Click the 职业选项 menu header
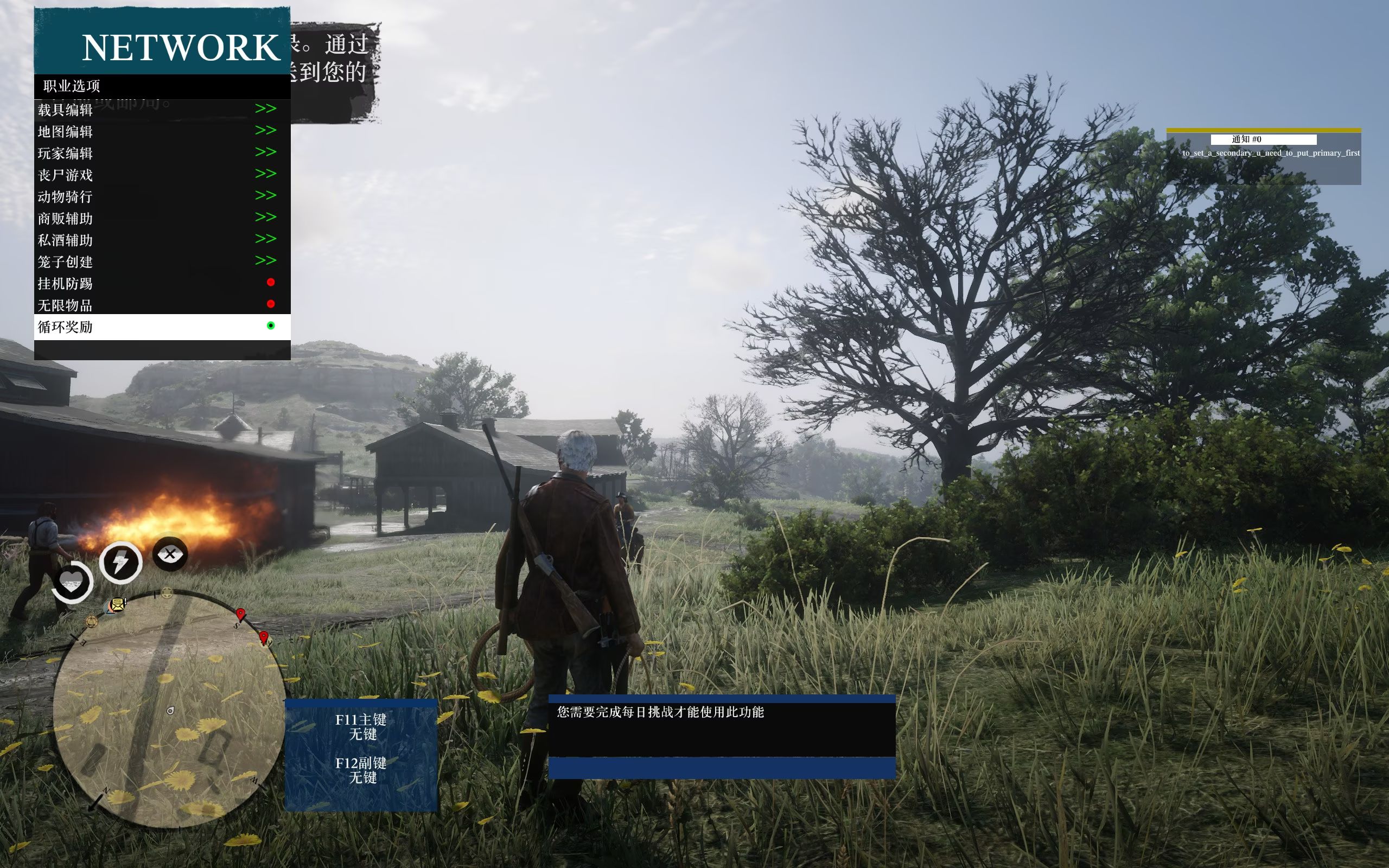The image size is (1389, 868). (72, 86)
